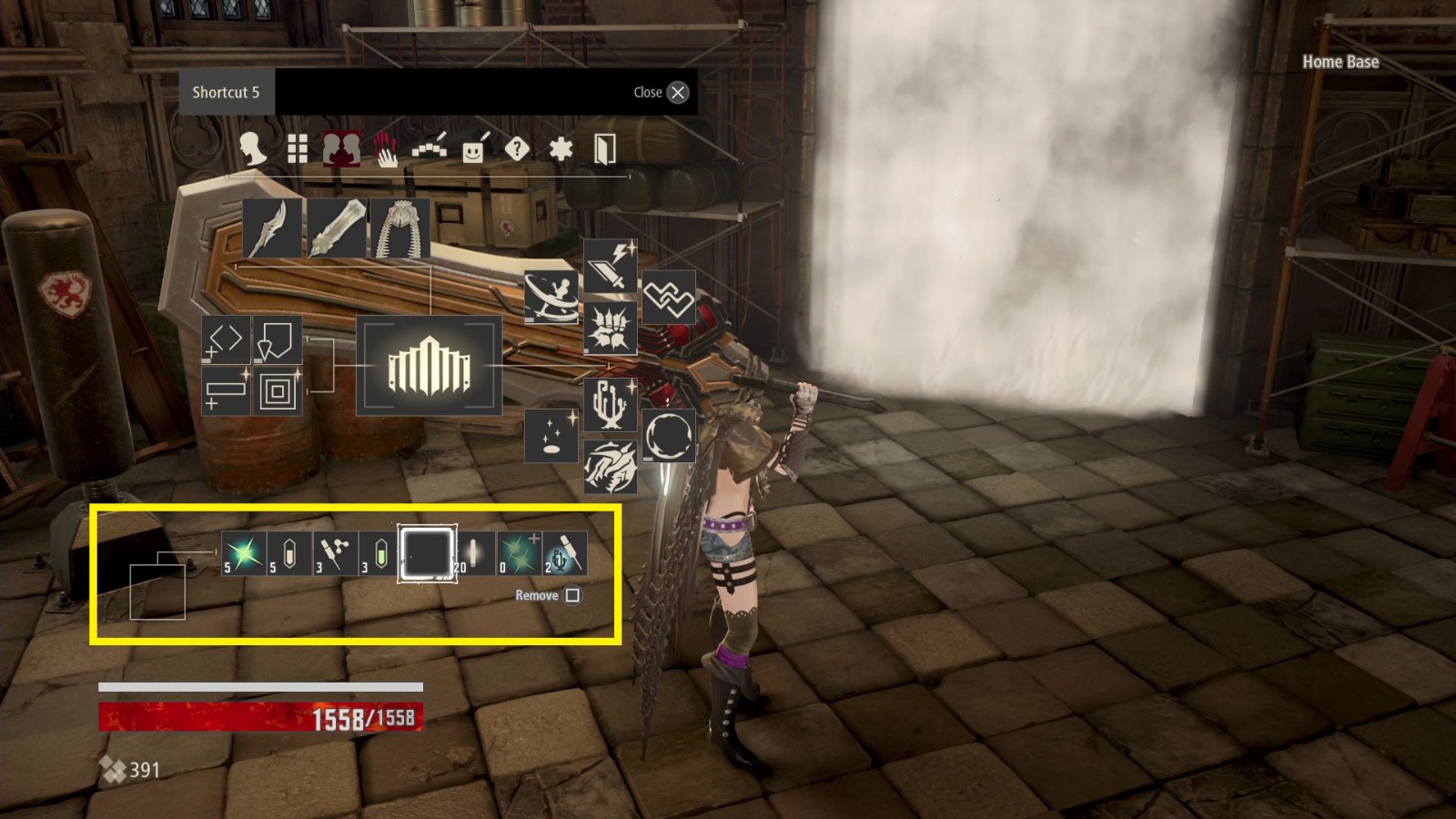Viewport: 1456px width, 819px height.
Task: Open the help question mark icon
Action: tap(516, 147)
